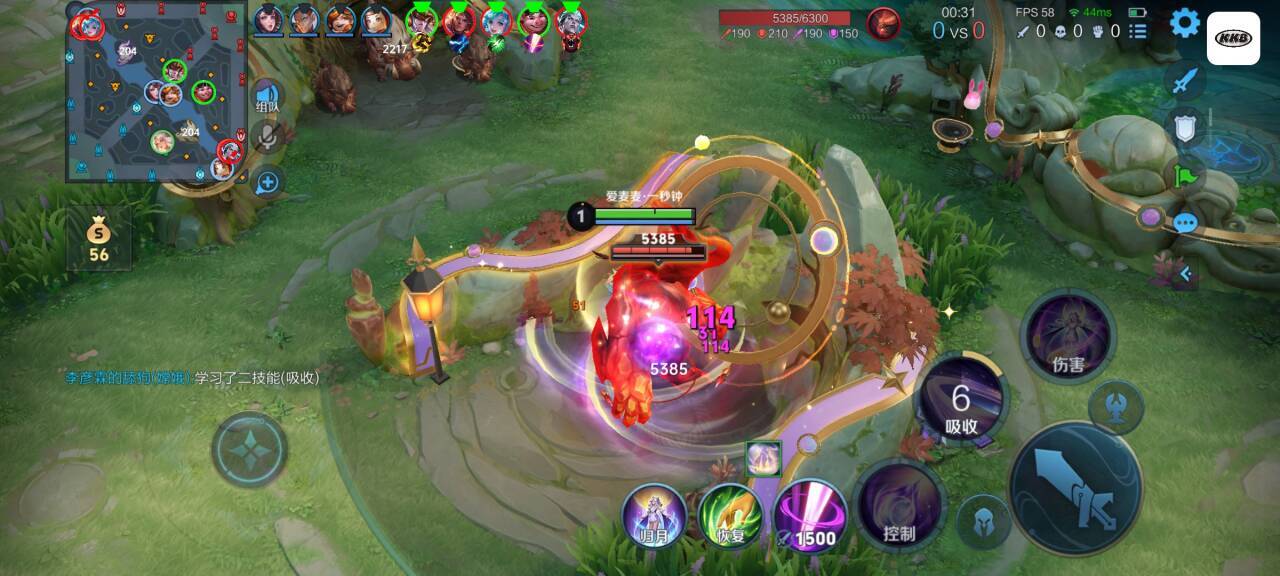The width and height of the screenshot is (1280, 576).
Task: Activate the 吸收 absorb skill
Action: [x=960, y=400]
